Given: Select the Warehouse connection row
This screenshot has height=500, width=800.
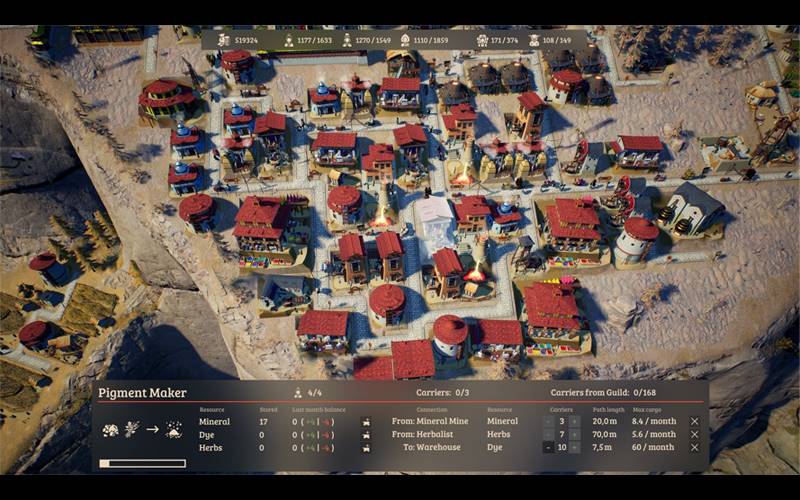Looking at the screenshot, I should [432, 448].
